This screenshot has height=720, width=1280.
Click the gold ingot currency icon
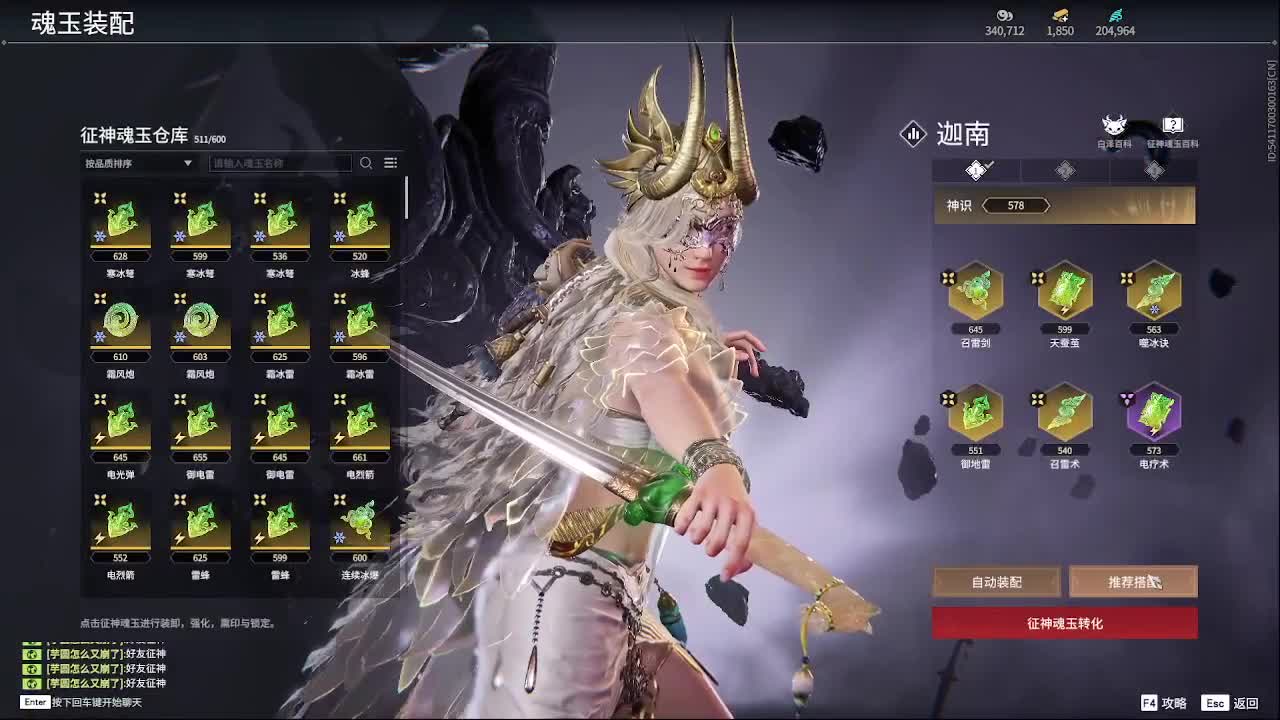click(1057, 17)
